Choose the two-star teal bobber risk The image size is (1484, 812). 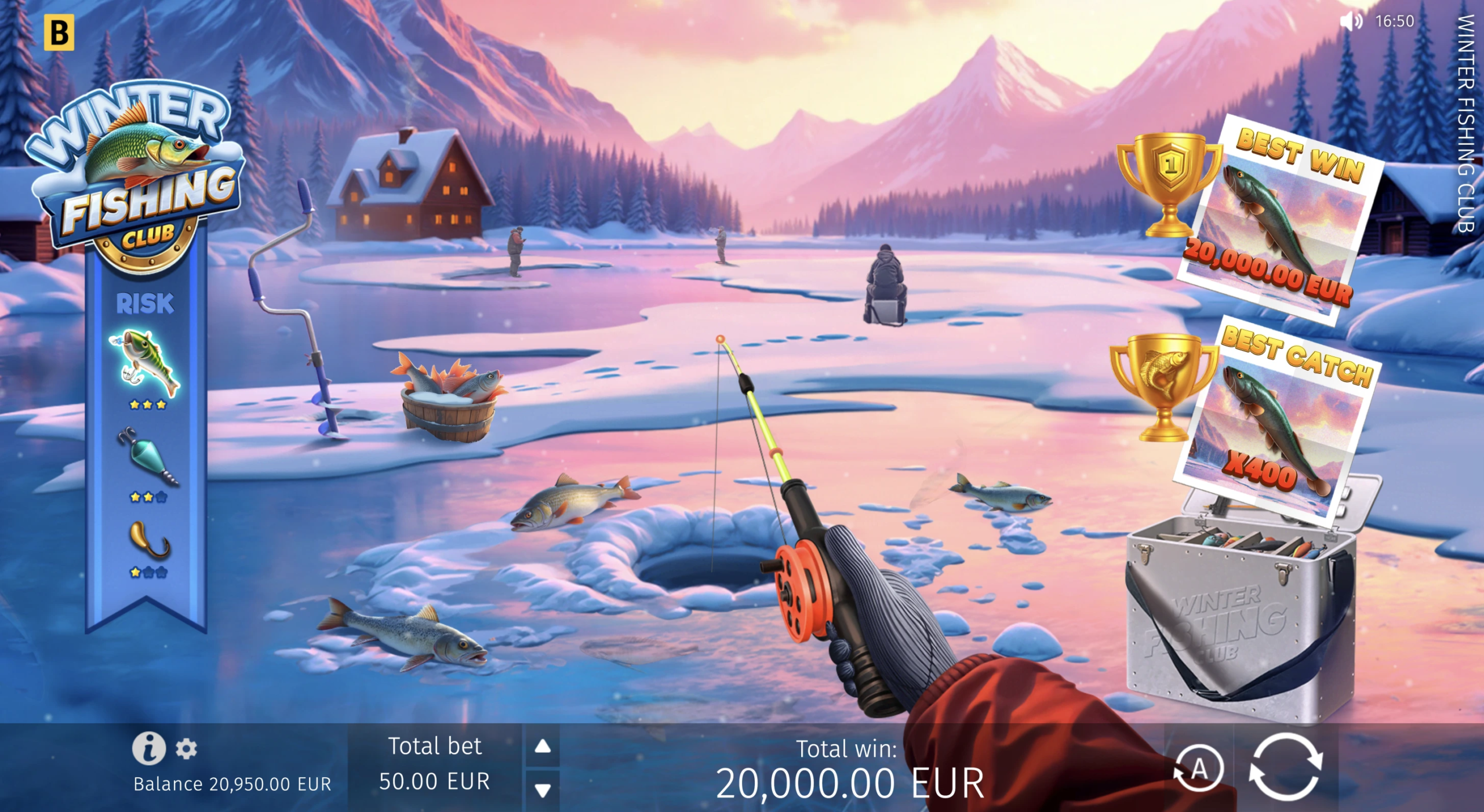coord(147,457)
